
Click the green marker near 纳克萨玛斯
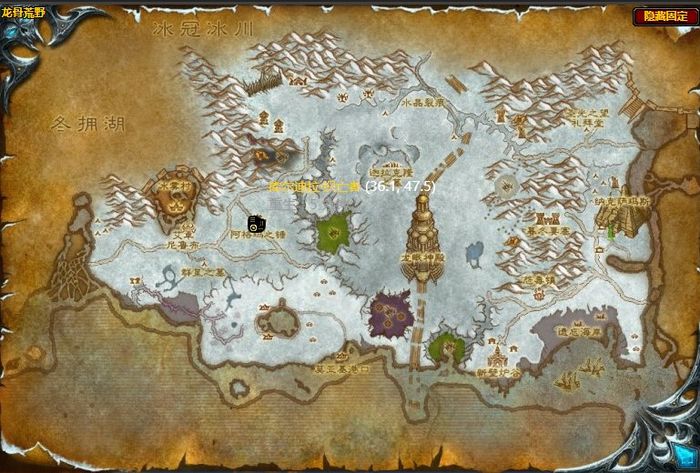[610, 231]
